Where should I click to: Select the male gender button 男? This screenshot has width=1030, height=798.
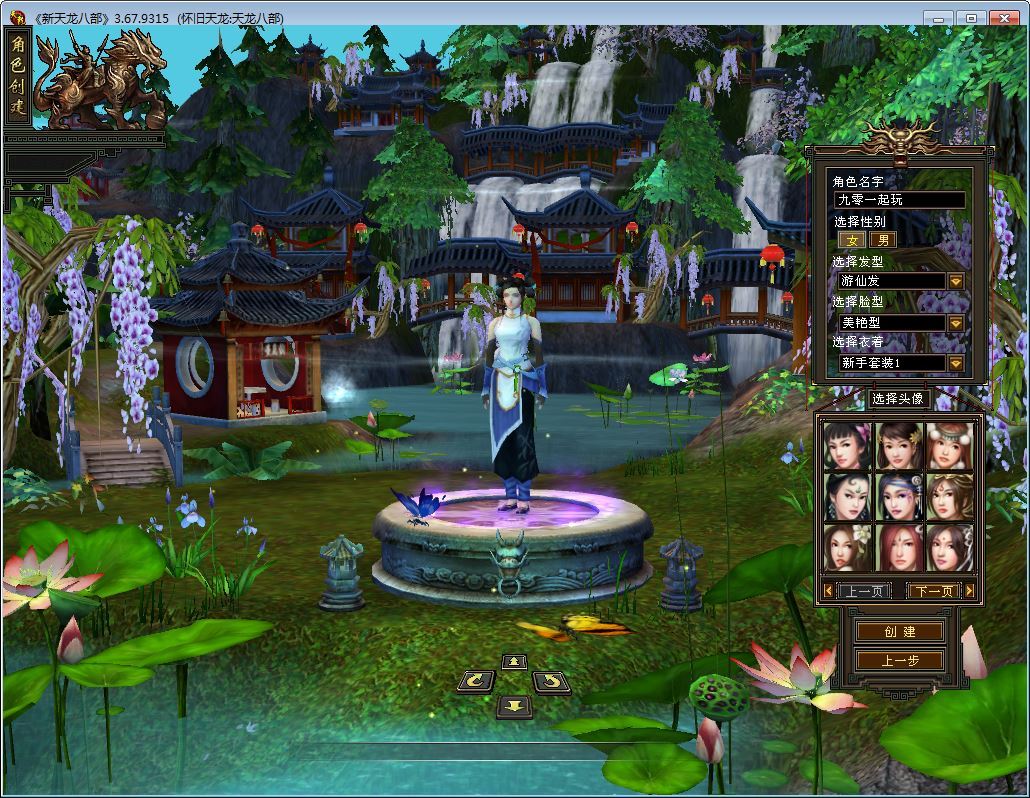pos(882,240)
